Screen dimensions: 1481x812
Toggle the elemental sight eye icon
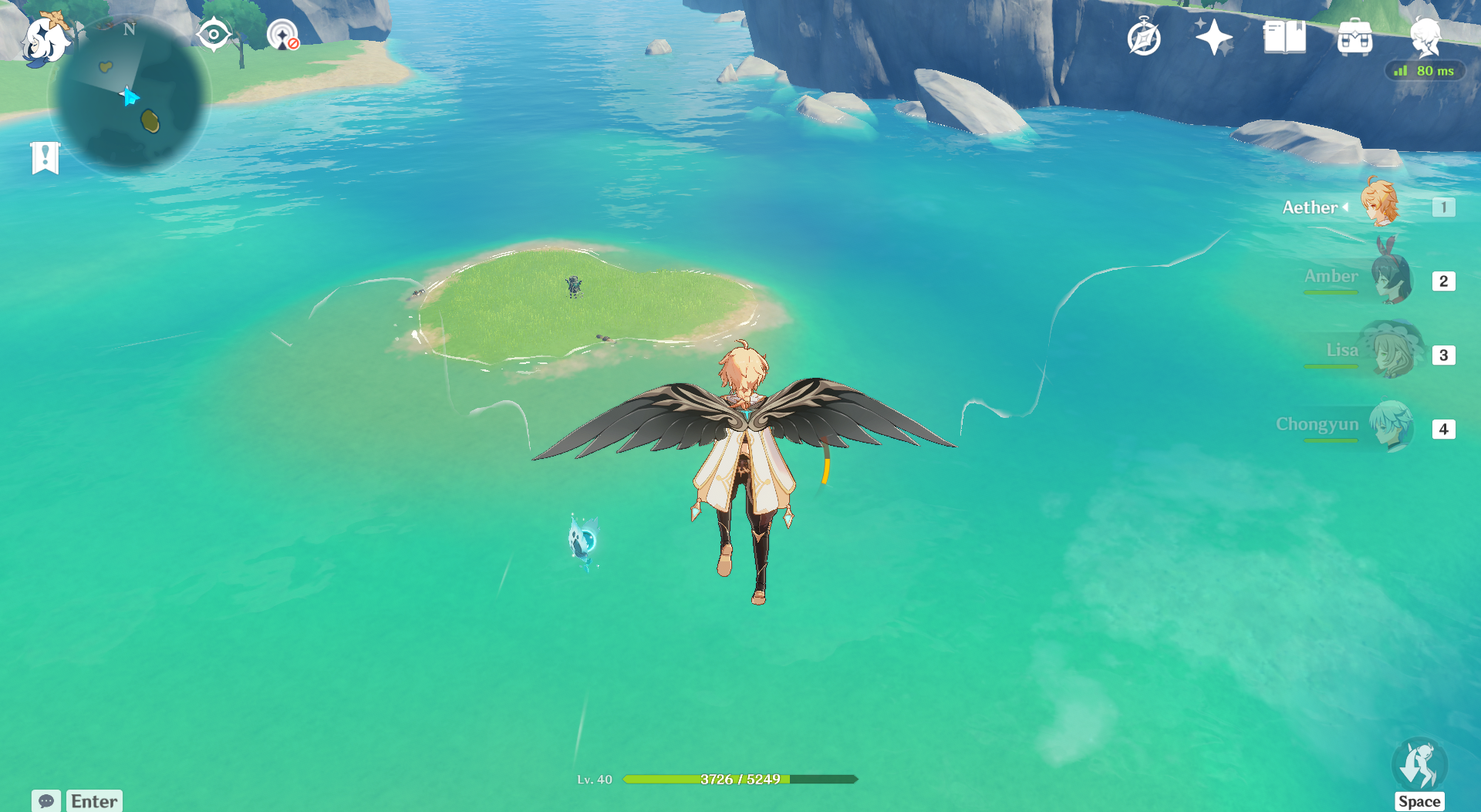click(214, 35)
